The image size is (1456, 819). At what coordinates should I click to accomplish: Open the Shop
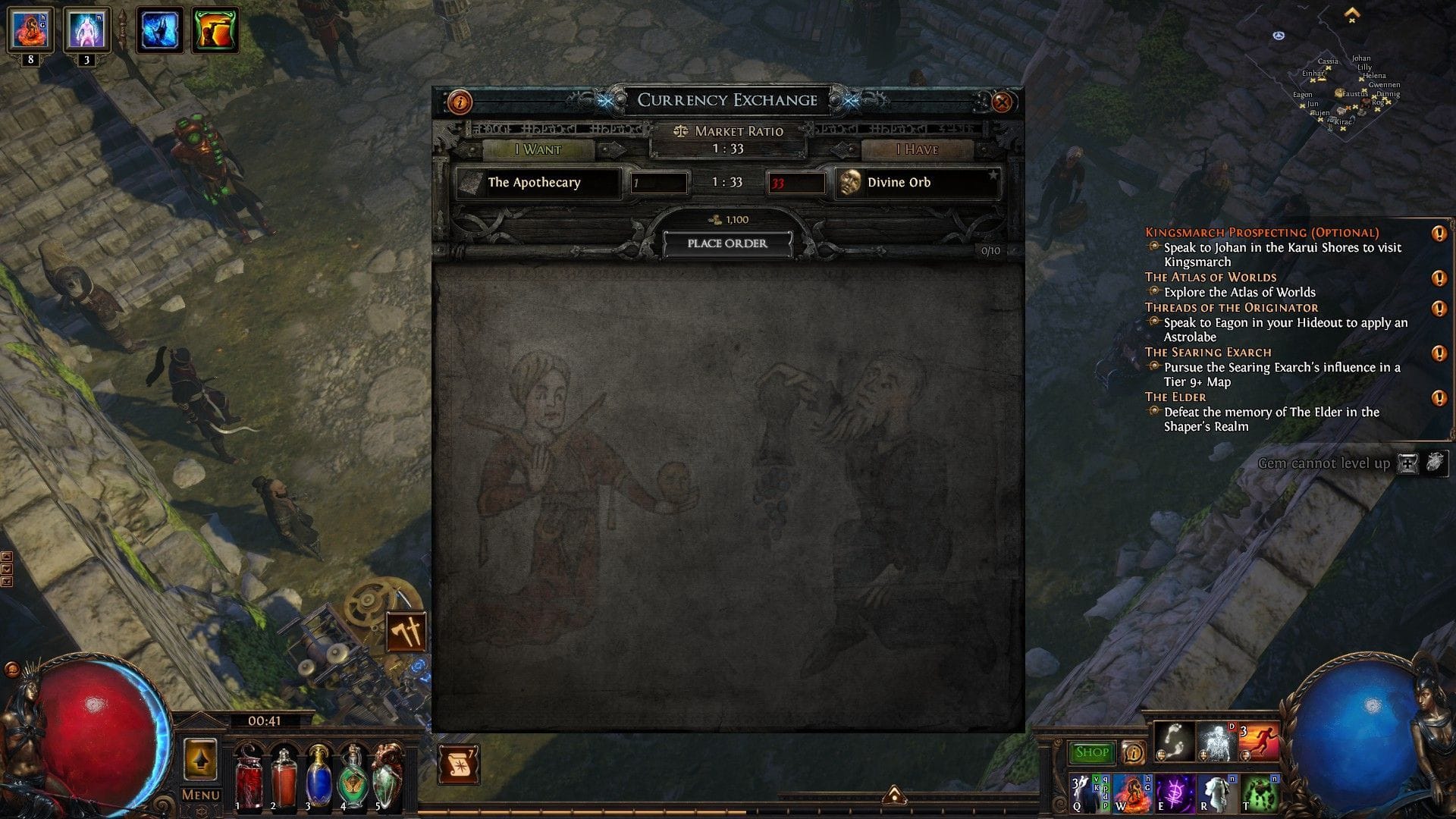[x=1092, y=752]
